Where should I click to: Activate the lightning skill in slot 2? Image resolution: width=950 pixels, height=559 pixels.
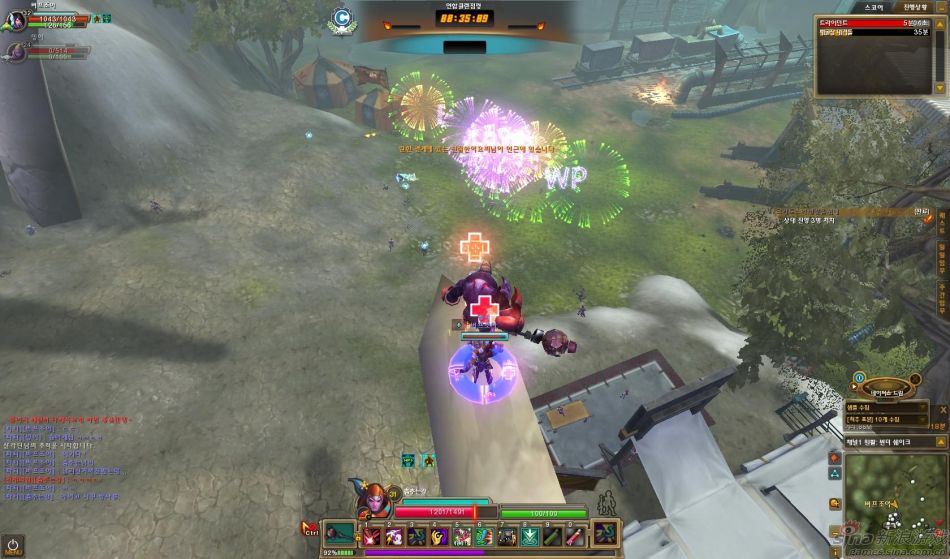394,537
